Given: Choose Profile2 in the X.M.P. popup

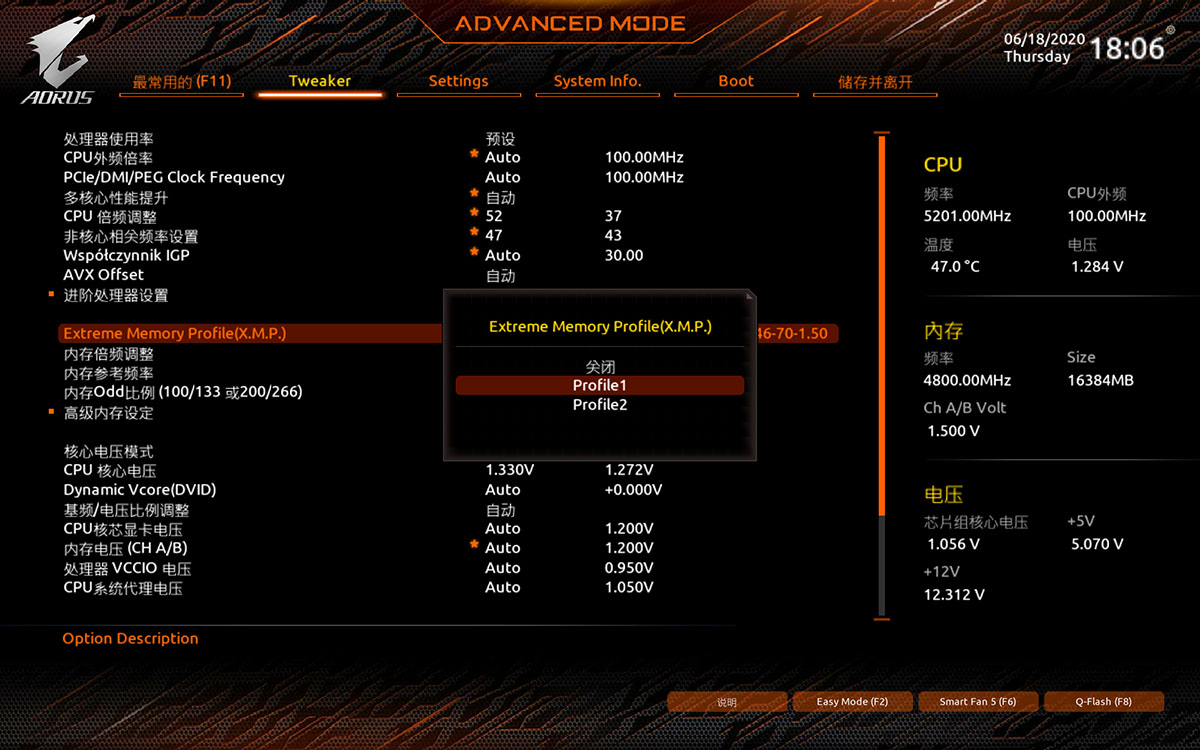Looking at the screenshot, I should [x=599, y=405].
